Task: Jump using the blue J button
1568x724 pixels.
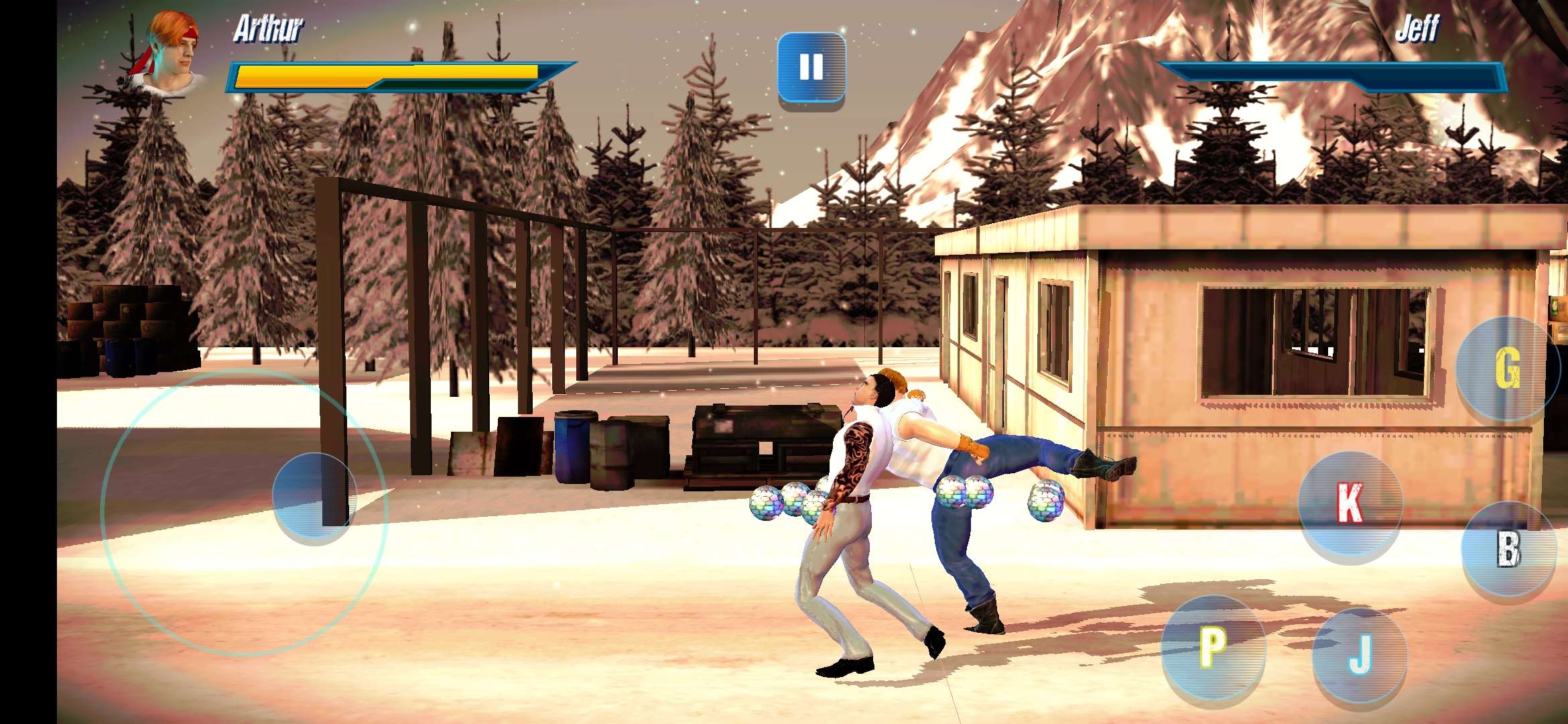Action: click(1360, 655)
